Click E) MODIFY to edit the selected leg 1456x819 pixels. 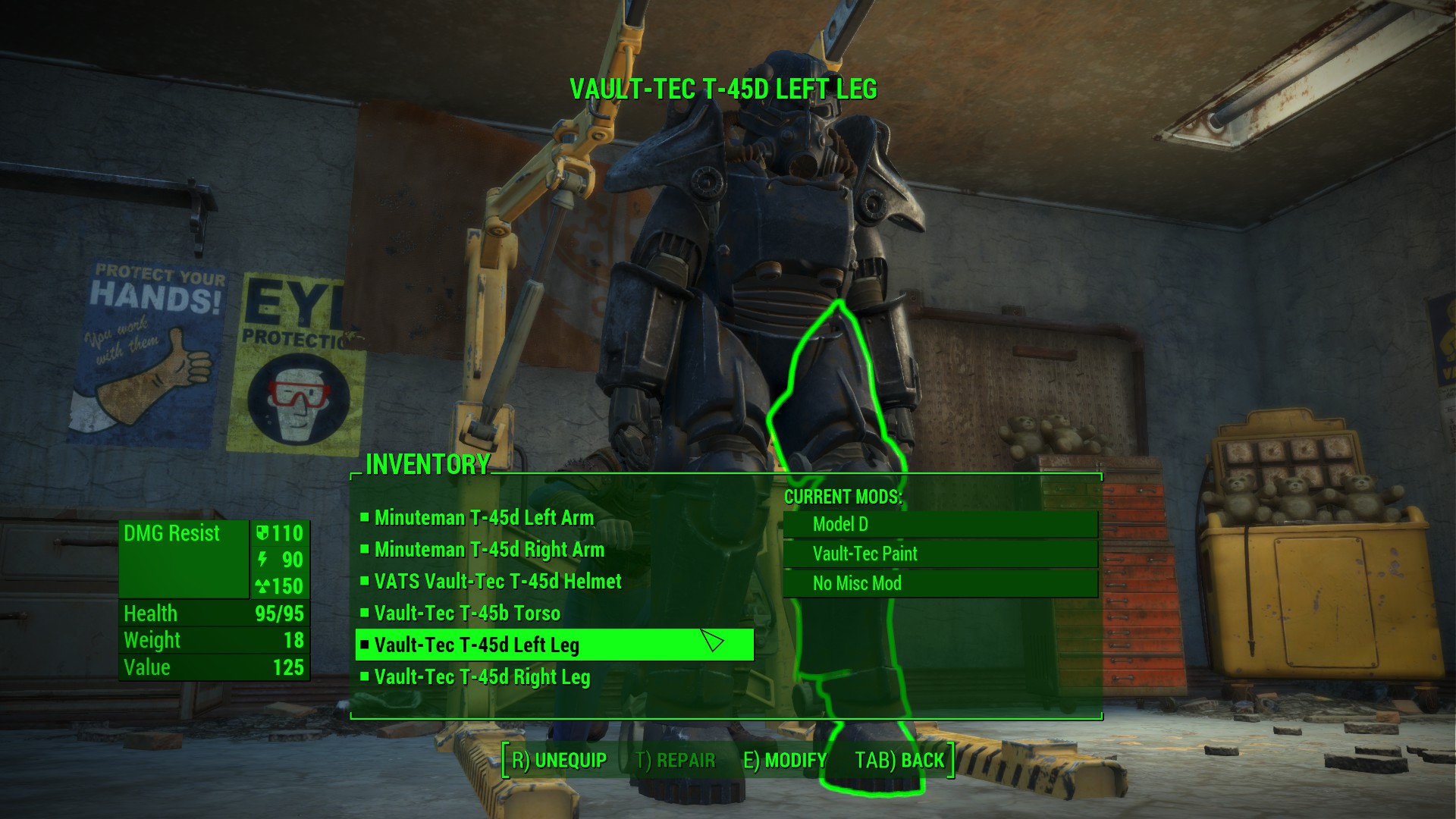pyautogui.click(x=785, y=760)
